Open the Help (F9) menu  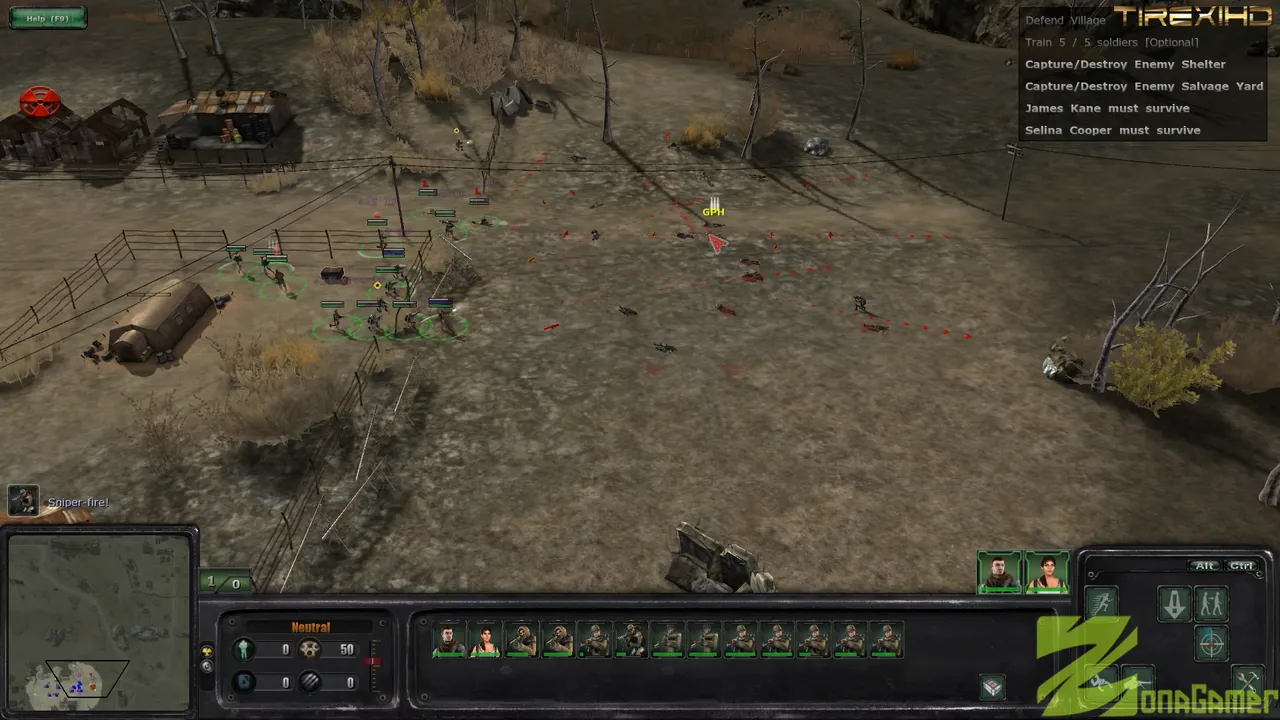click(x=48, y=18)
